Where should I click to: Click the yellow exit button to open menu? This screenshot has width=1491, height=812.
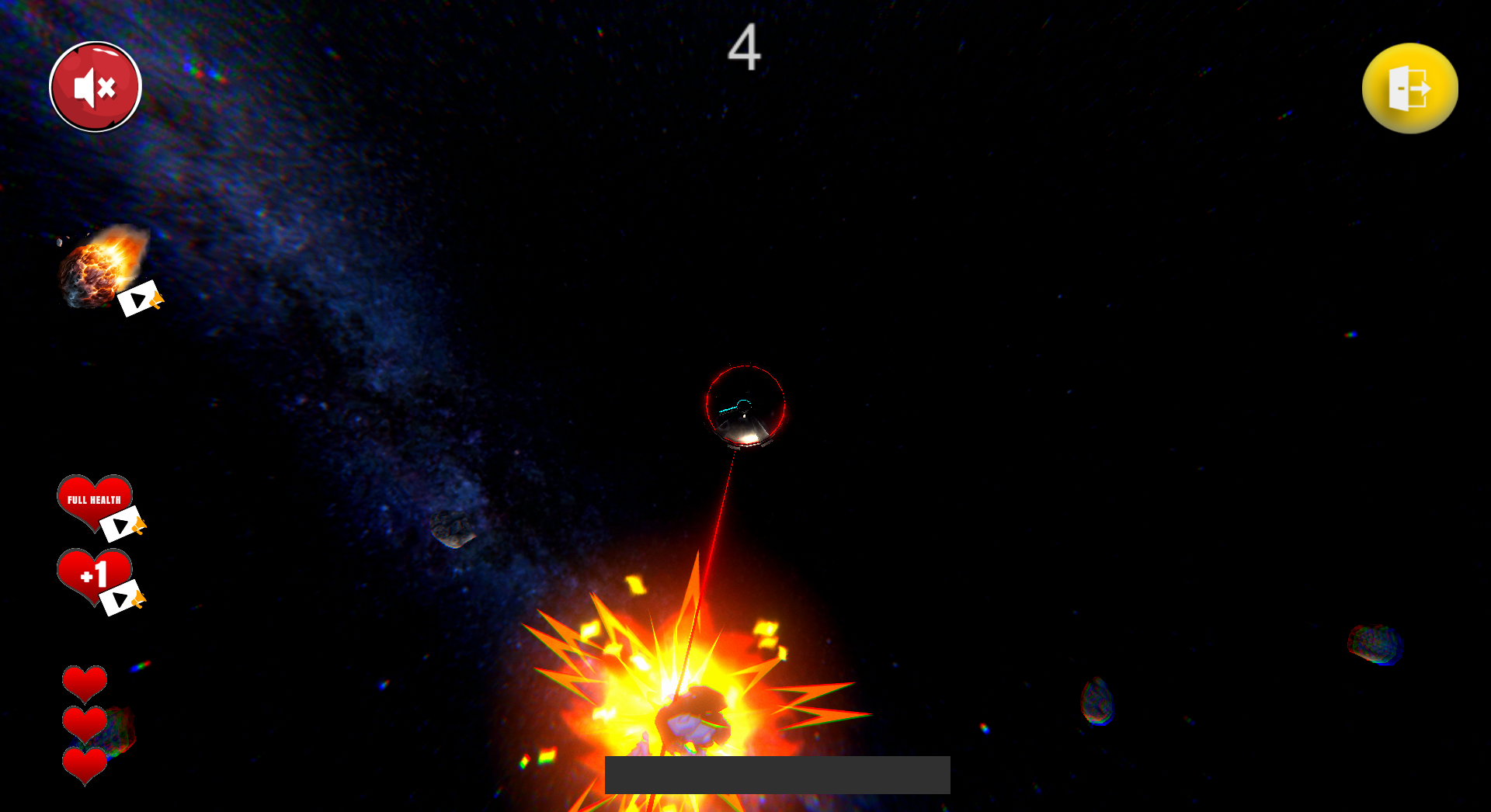click(x=1409, y=88)
